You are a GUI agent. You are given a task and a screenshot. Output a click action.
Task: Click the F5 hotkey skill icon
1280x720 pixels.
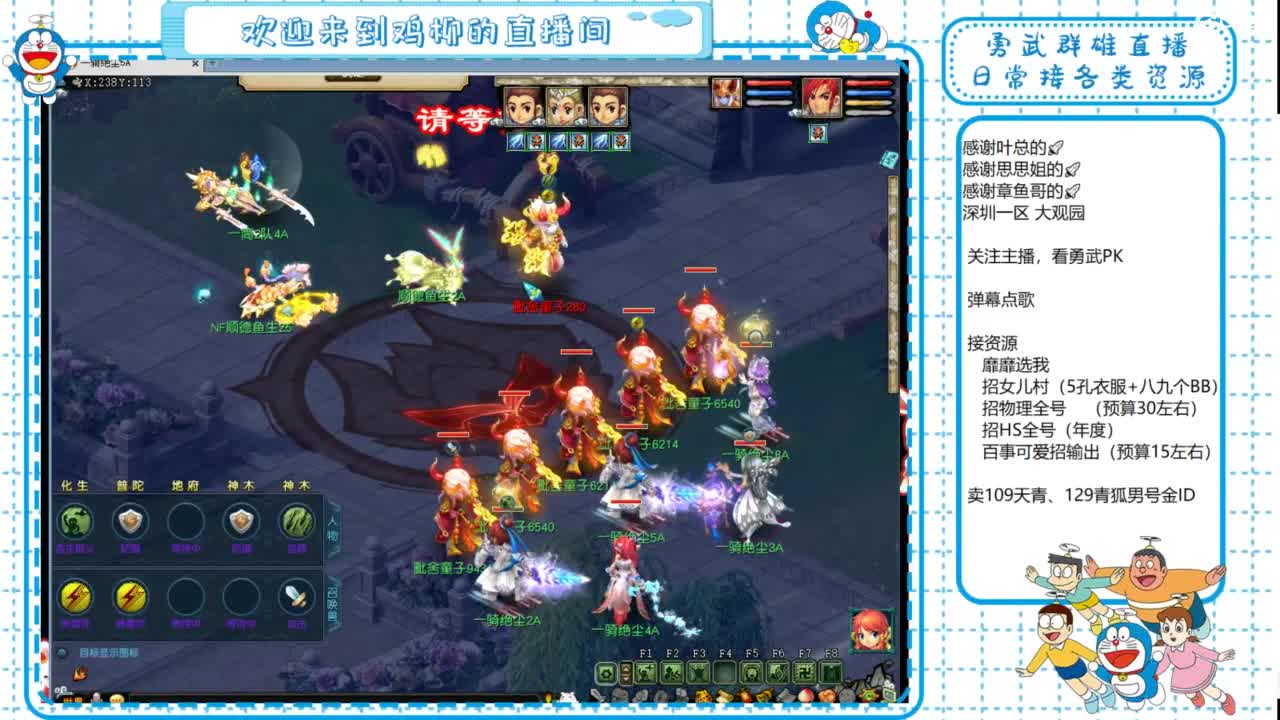(752, 672)
